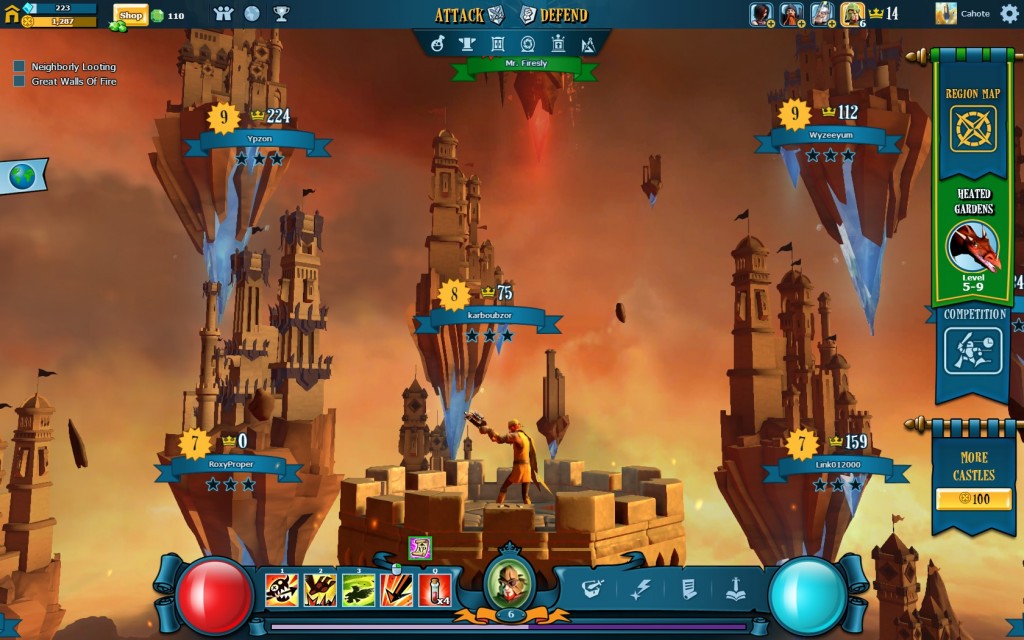Attack Ypzon's castle
Screen dimensions: 1024x640
click(x=257, y=141)
